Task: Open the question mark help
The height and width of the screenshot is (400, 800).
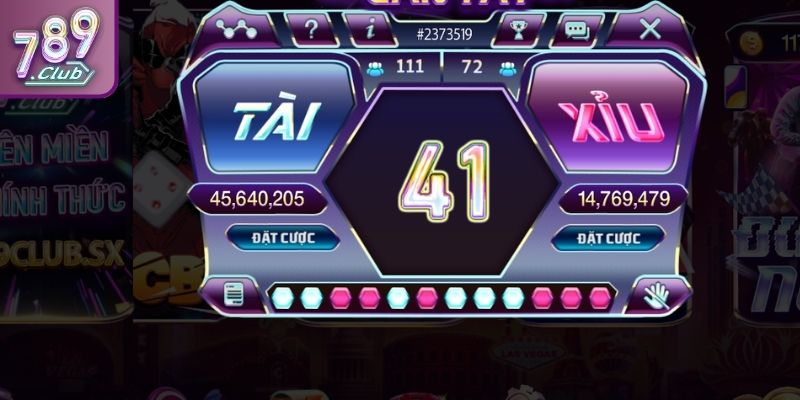Action: 312,29
